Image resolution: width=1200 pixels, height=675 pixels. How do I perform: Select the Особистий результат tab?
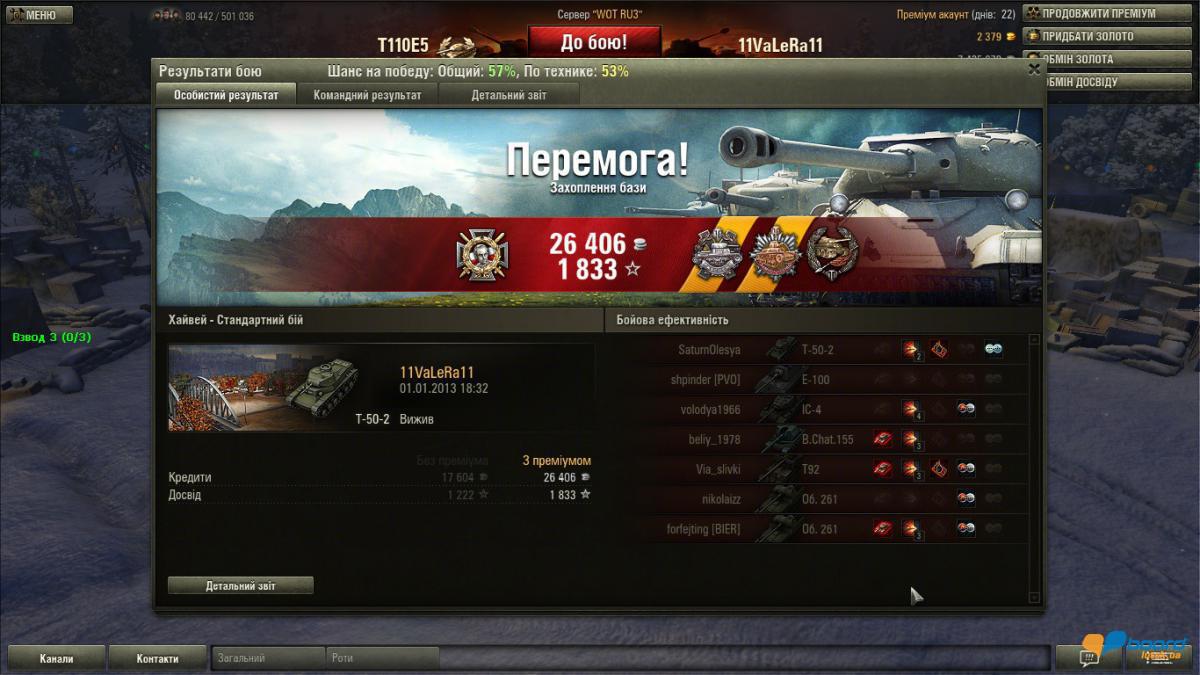(226, 95)
